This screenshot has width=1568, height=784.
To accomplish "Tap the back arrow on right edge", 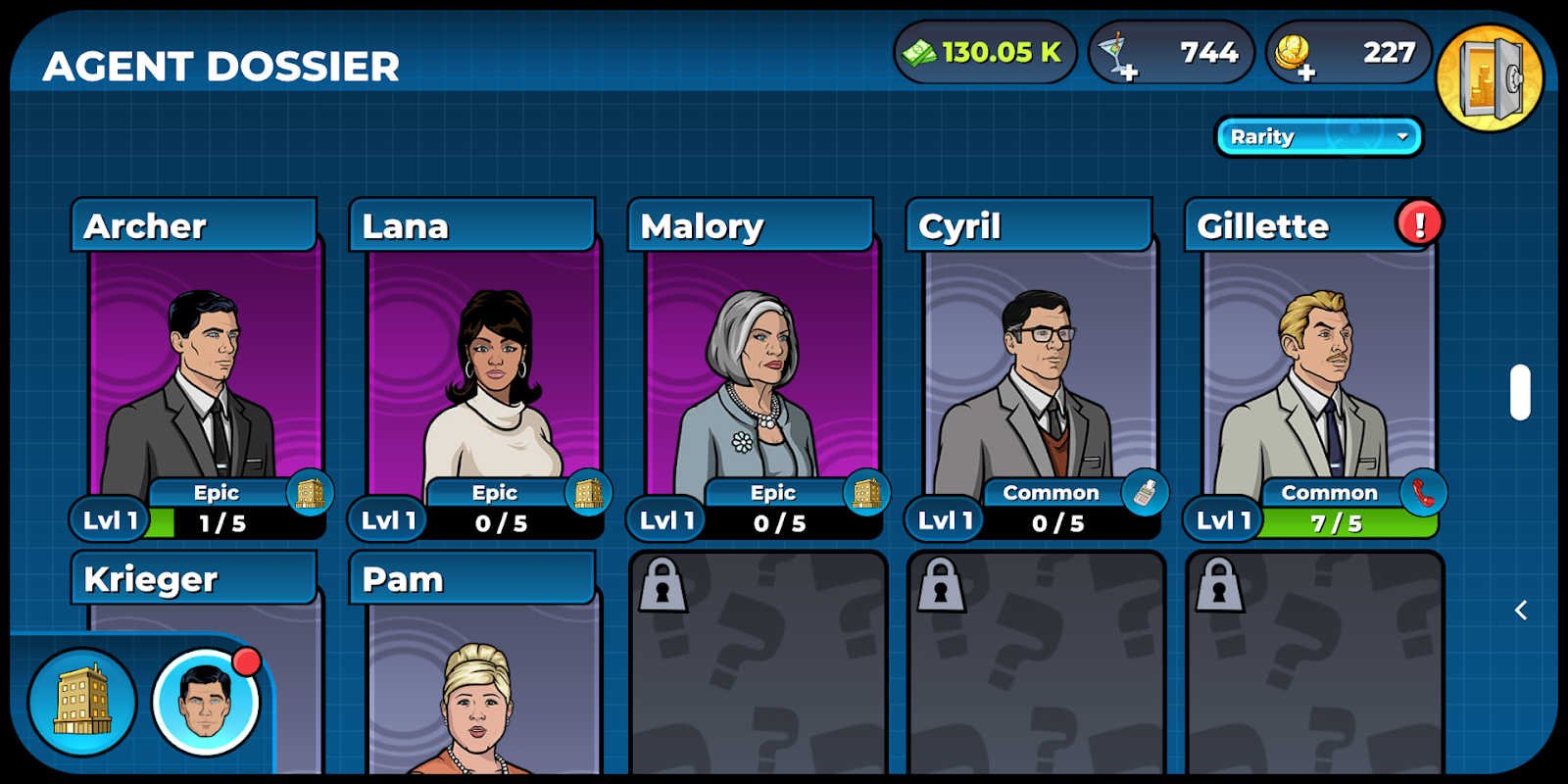I will coord(1521,611).
